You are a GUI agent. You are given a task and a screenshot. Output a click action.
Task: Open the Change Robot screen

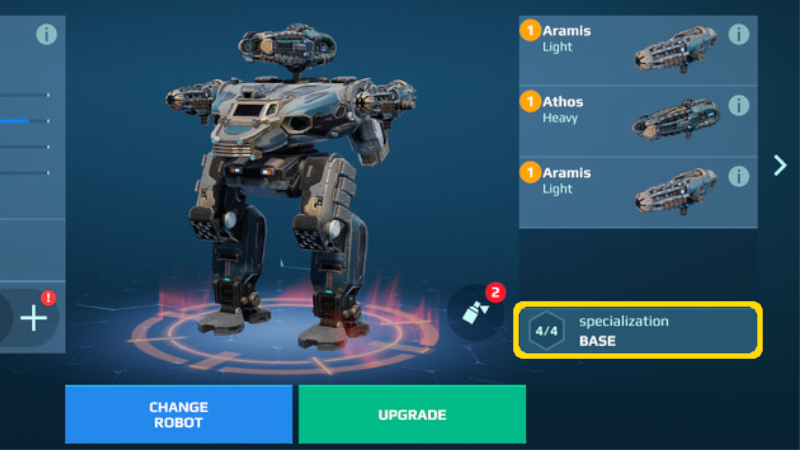click(x=178, y=414)
